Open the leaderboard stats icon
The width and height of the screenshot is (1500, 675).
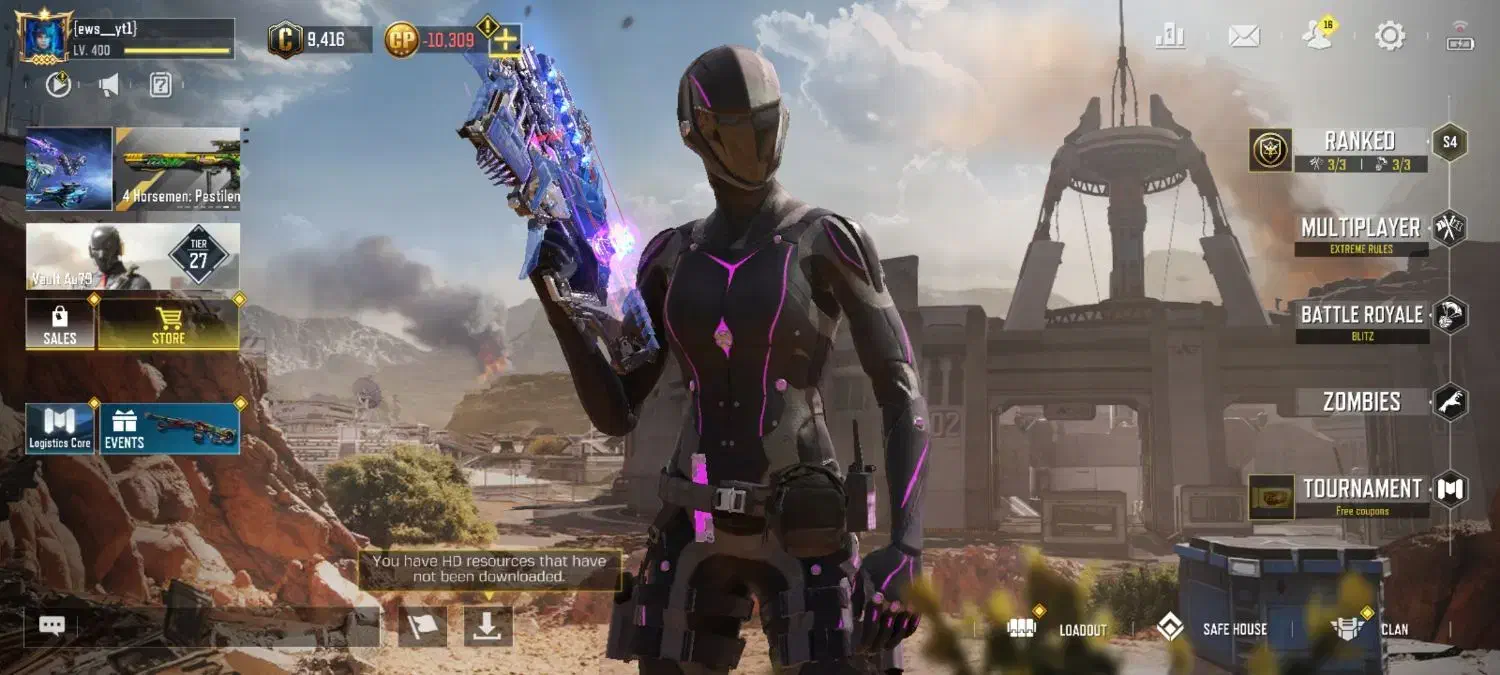(1169, 36)
